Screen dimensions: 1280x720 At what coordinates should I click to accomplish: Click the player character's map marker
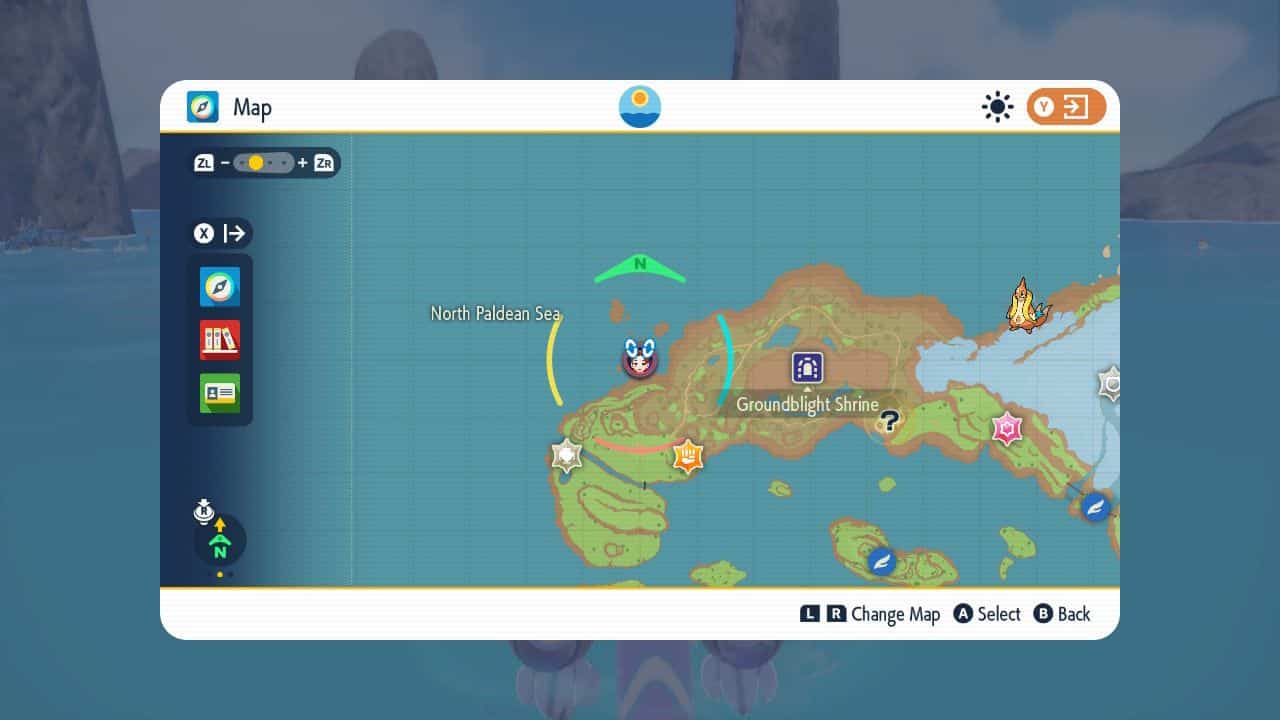[638, 358]
